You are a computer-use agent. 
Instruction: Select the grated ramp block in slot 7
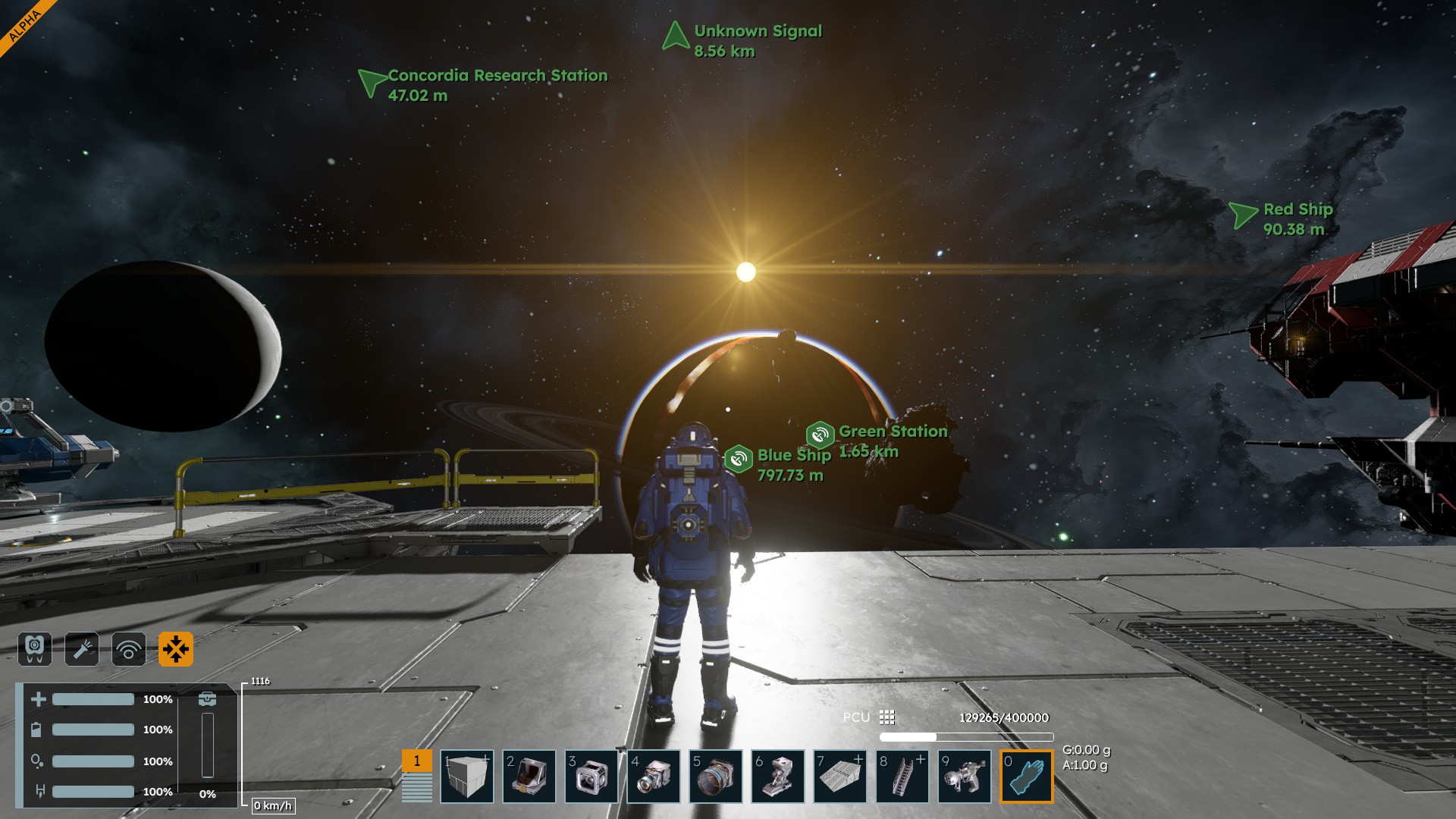(x=840, y=777)
